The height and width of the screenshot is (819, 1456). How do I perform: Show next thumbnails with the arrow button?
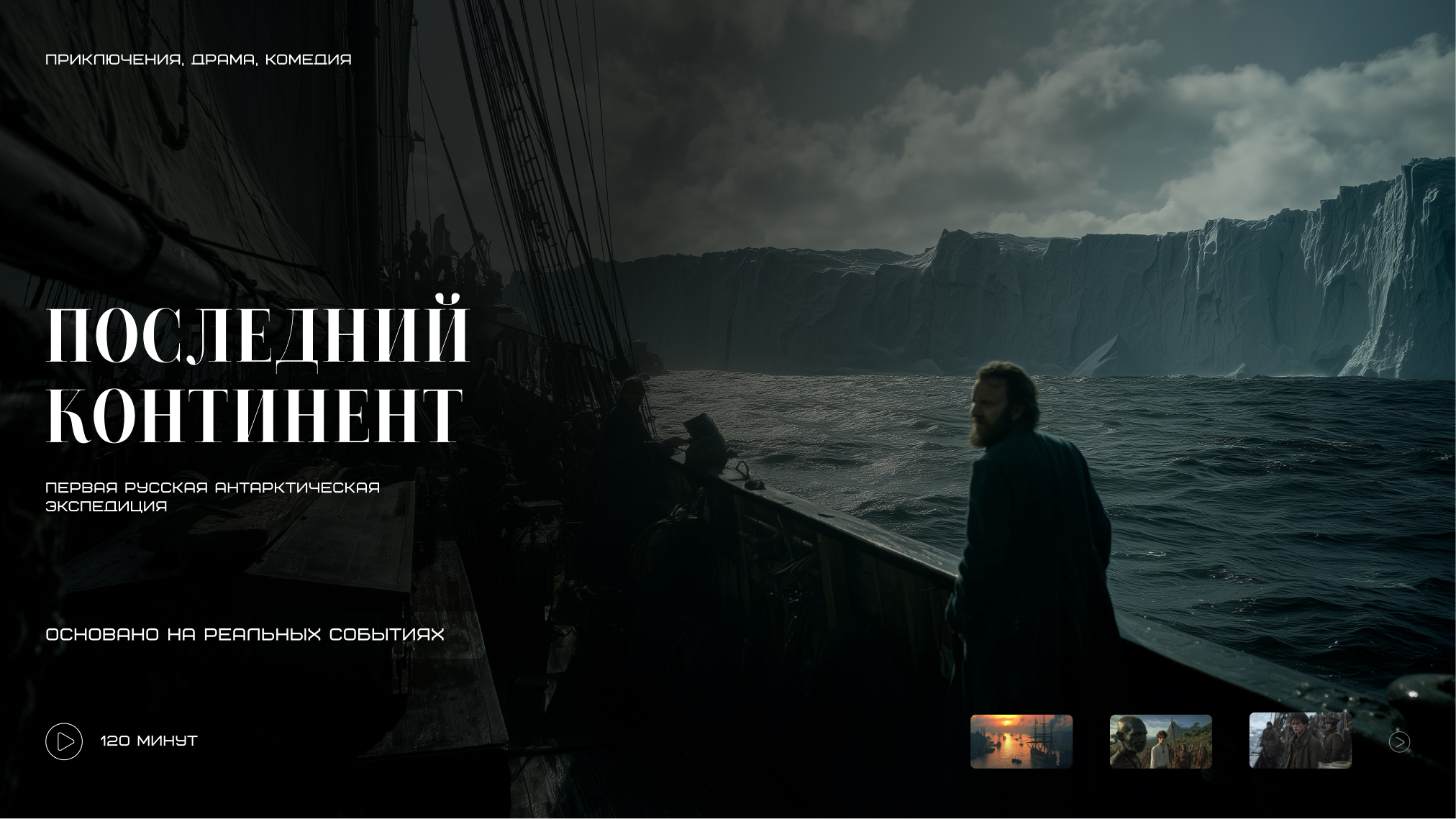(x=1399, y=741)
